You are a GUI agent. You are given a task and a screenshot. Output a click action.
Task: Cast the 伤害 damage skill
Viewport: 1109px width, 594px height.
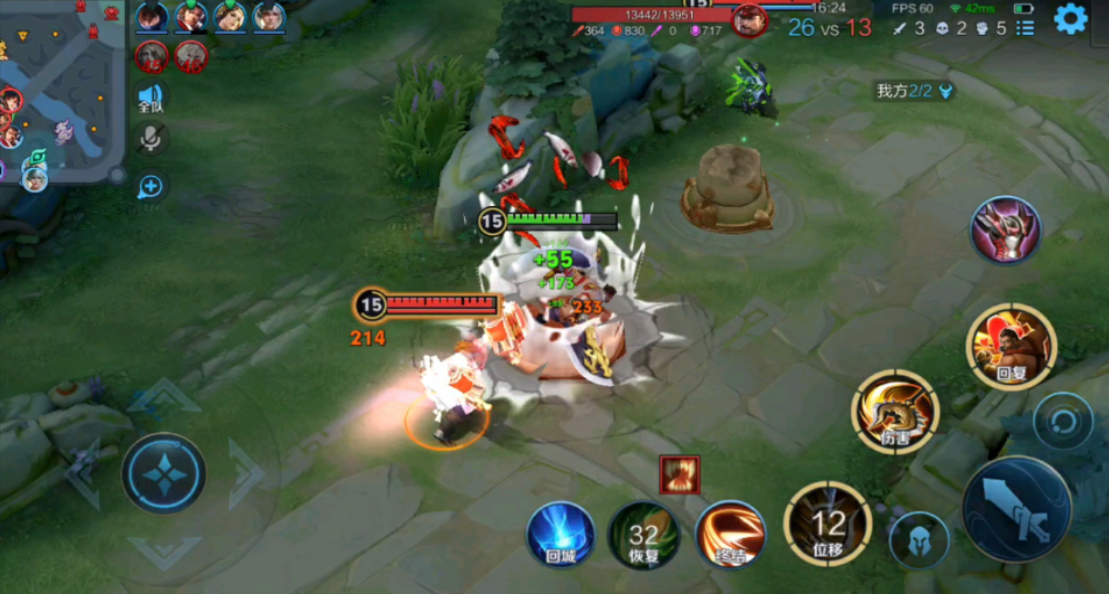[895, 411]
